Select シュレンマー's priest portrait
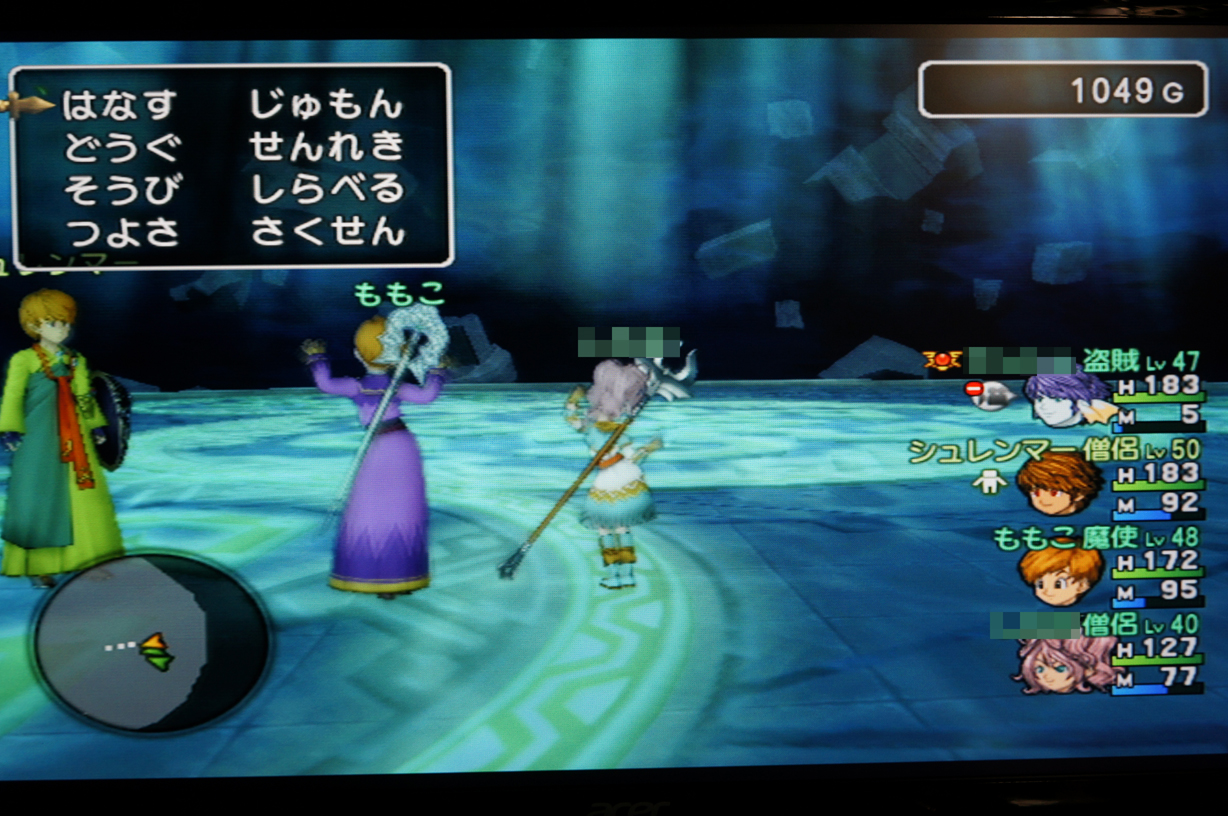The width and height of the screenshot is (1228, 816). coord(1058,485)
